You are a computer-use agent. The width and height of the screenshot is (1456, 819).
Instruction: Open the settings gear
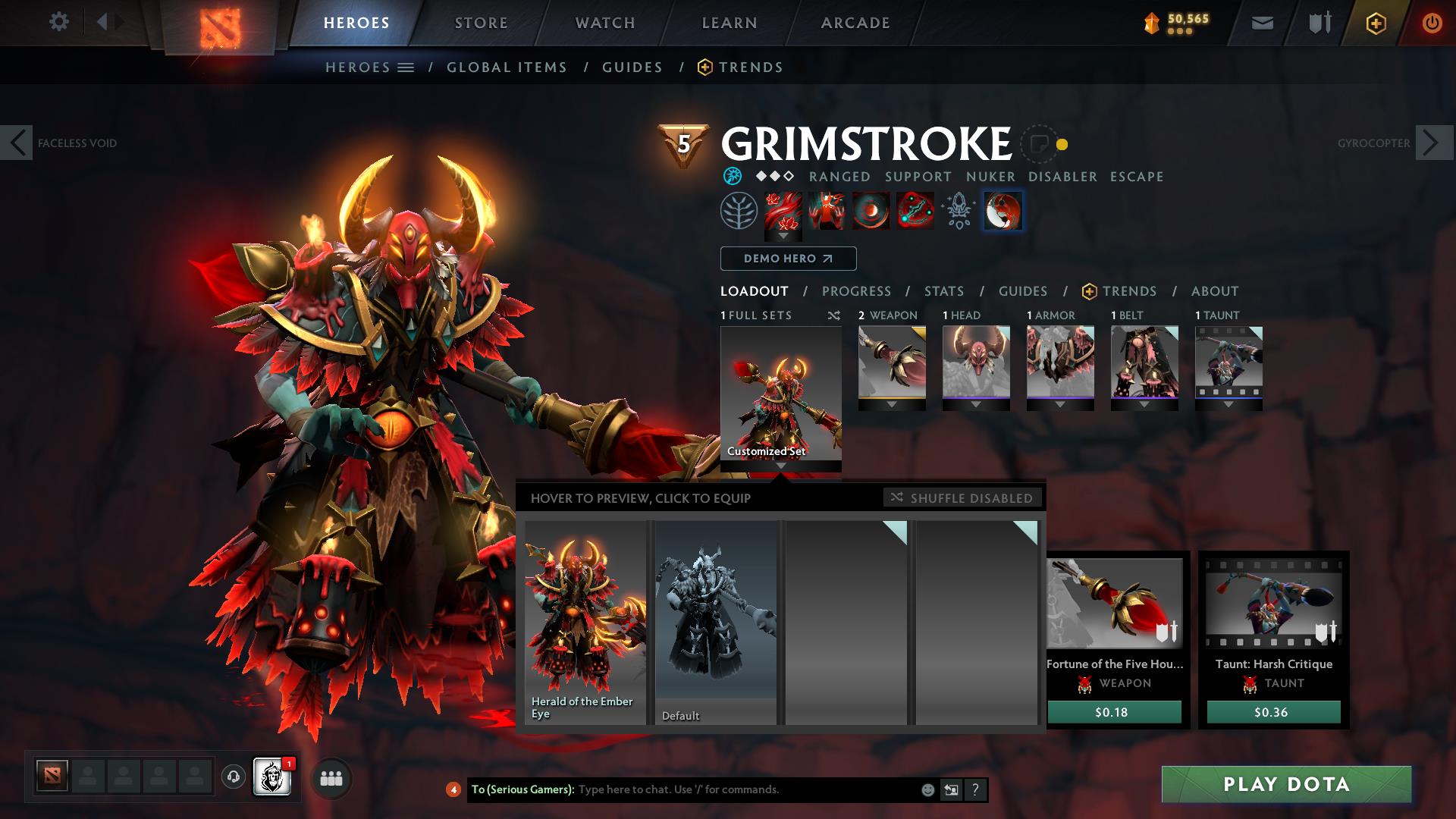59,23
